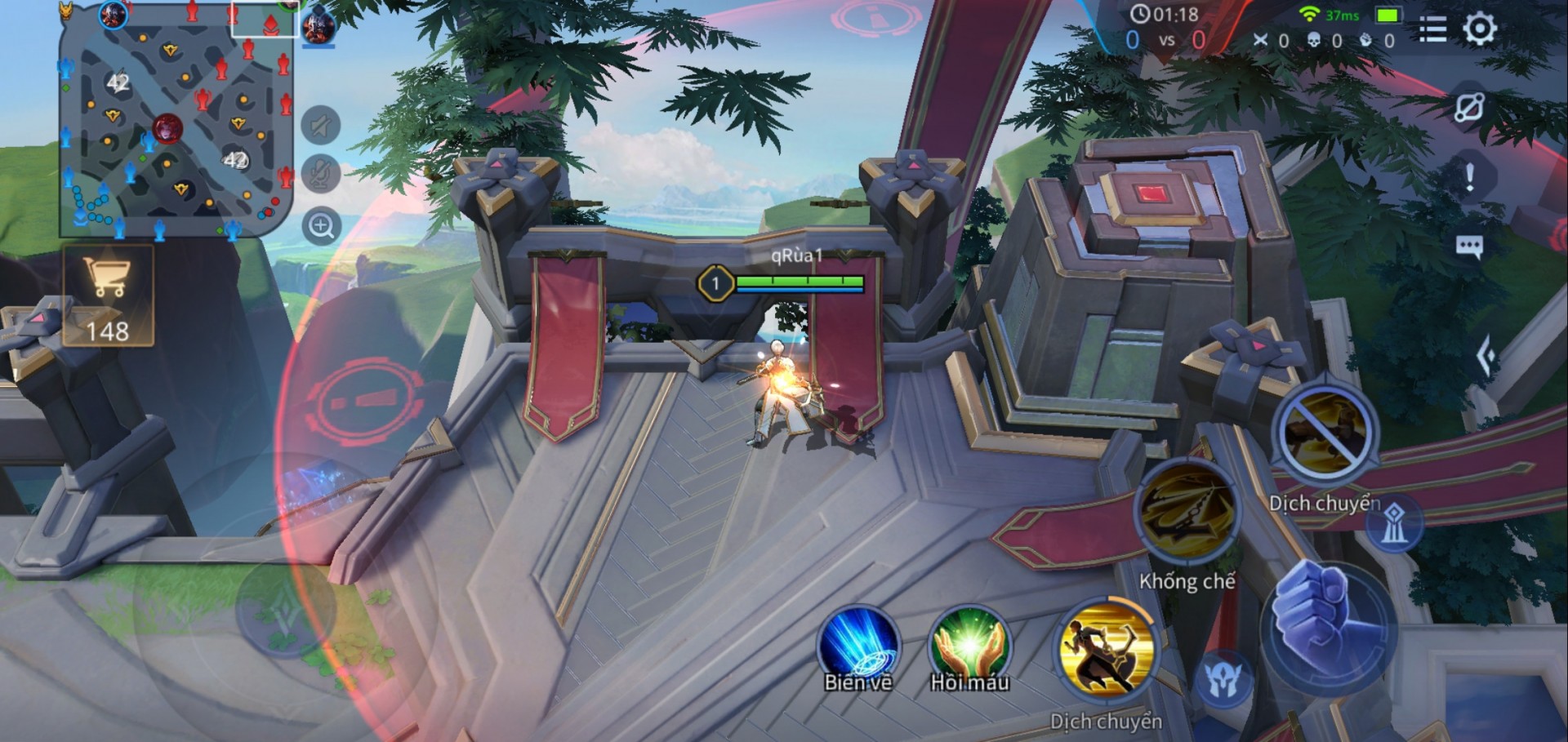
Task: Select the tower attack target button
Action: (1394, 523)
